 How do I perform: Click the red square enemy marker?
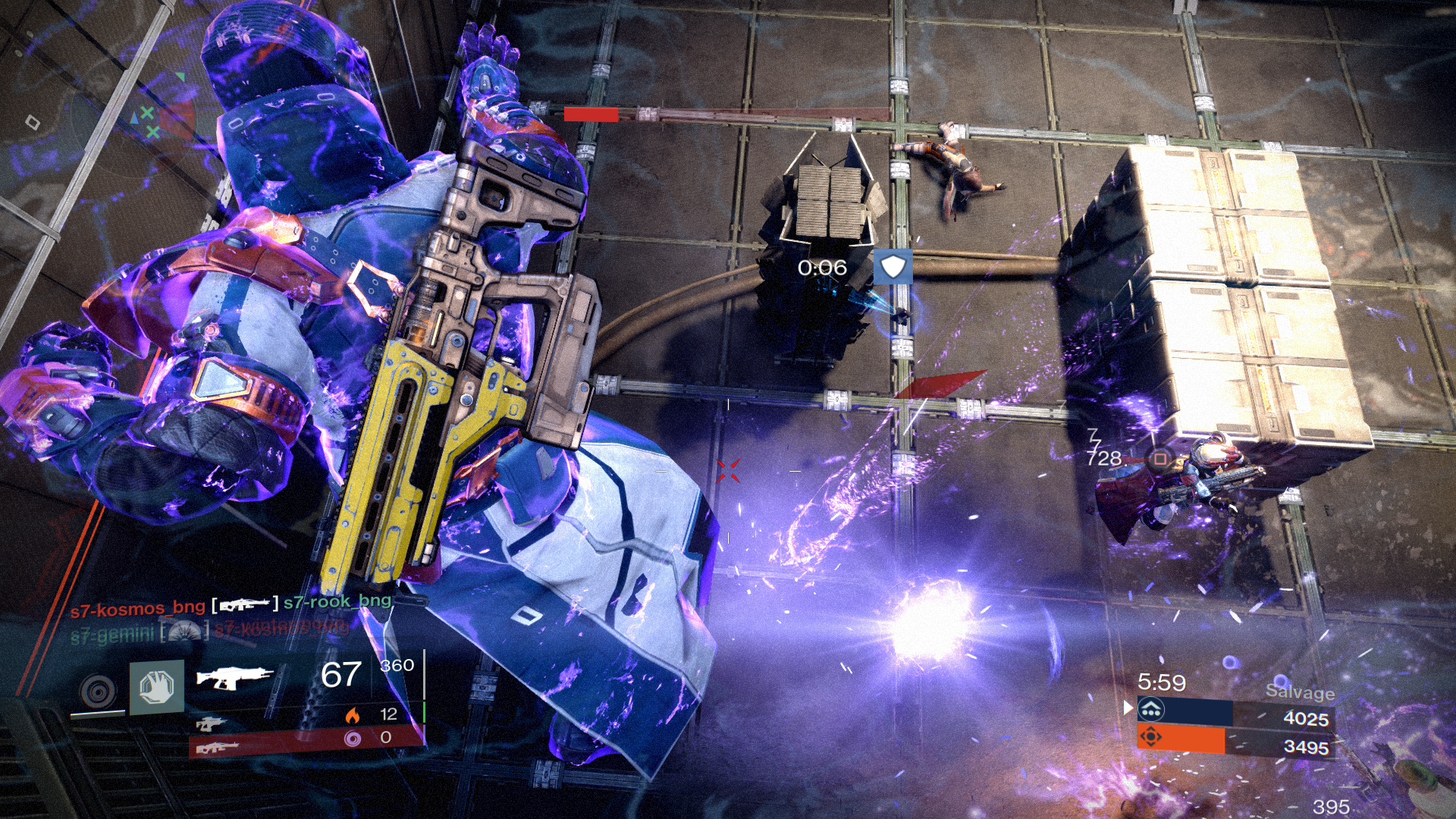[1159, 459]
